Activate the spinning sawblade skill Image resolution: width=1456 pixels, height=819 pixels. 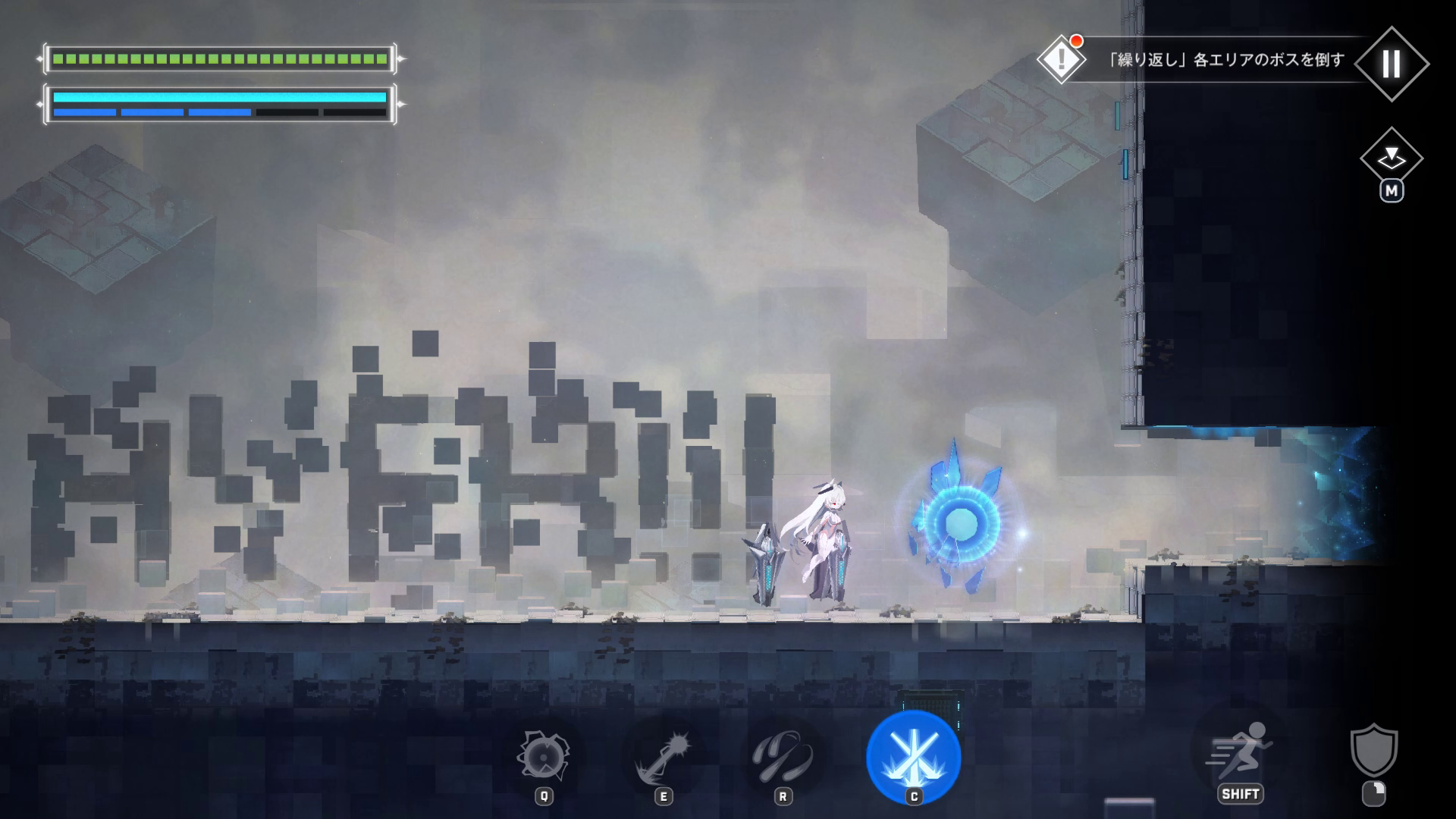[543, 756]
